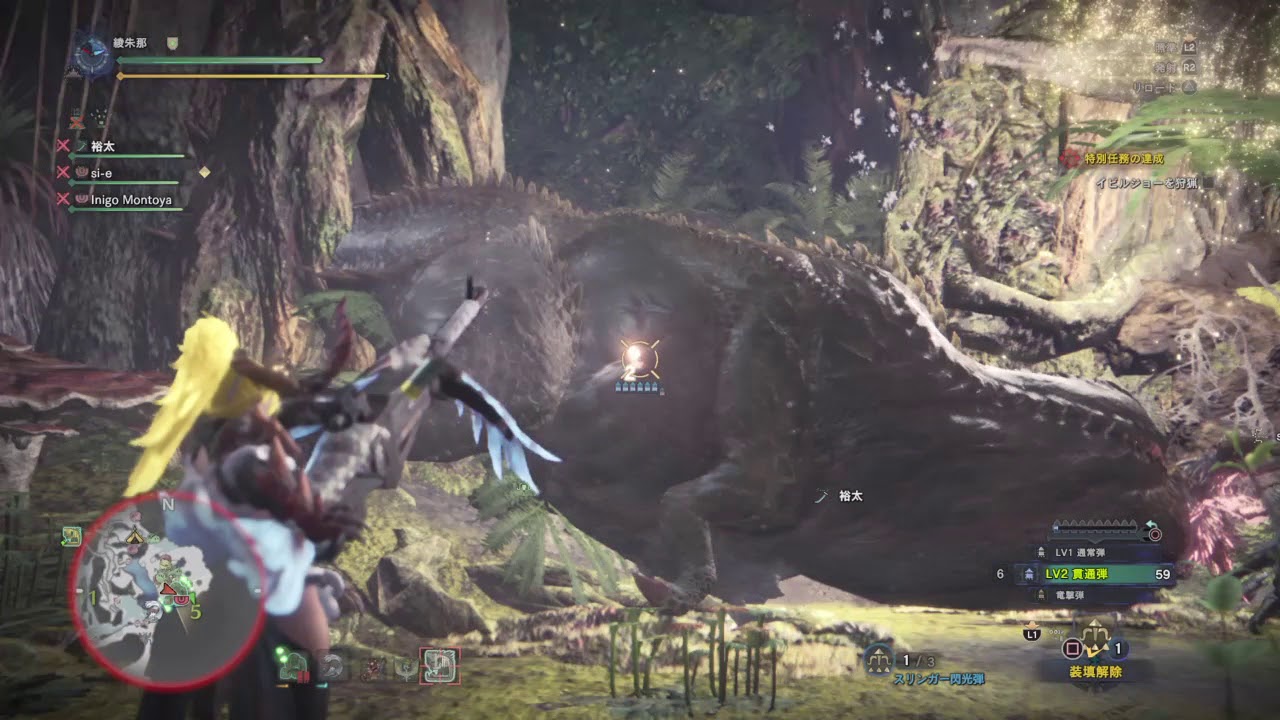Click the quest clock icon beside 綾朱那
This screenshot has height=720, width=1280.
point(93,57)
